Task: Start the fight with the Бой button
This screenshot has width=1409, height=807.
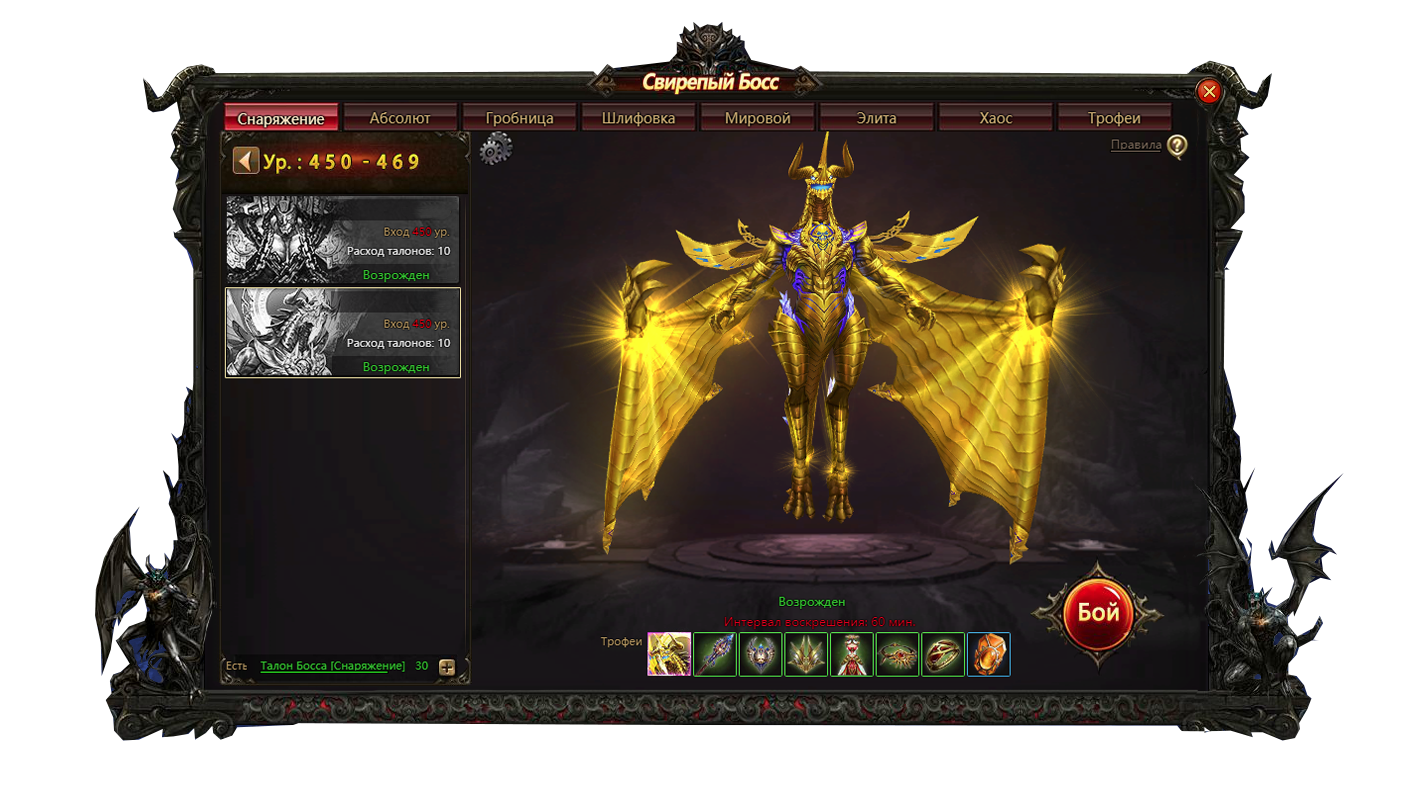Action: 1097,612
